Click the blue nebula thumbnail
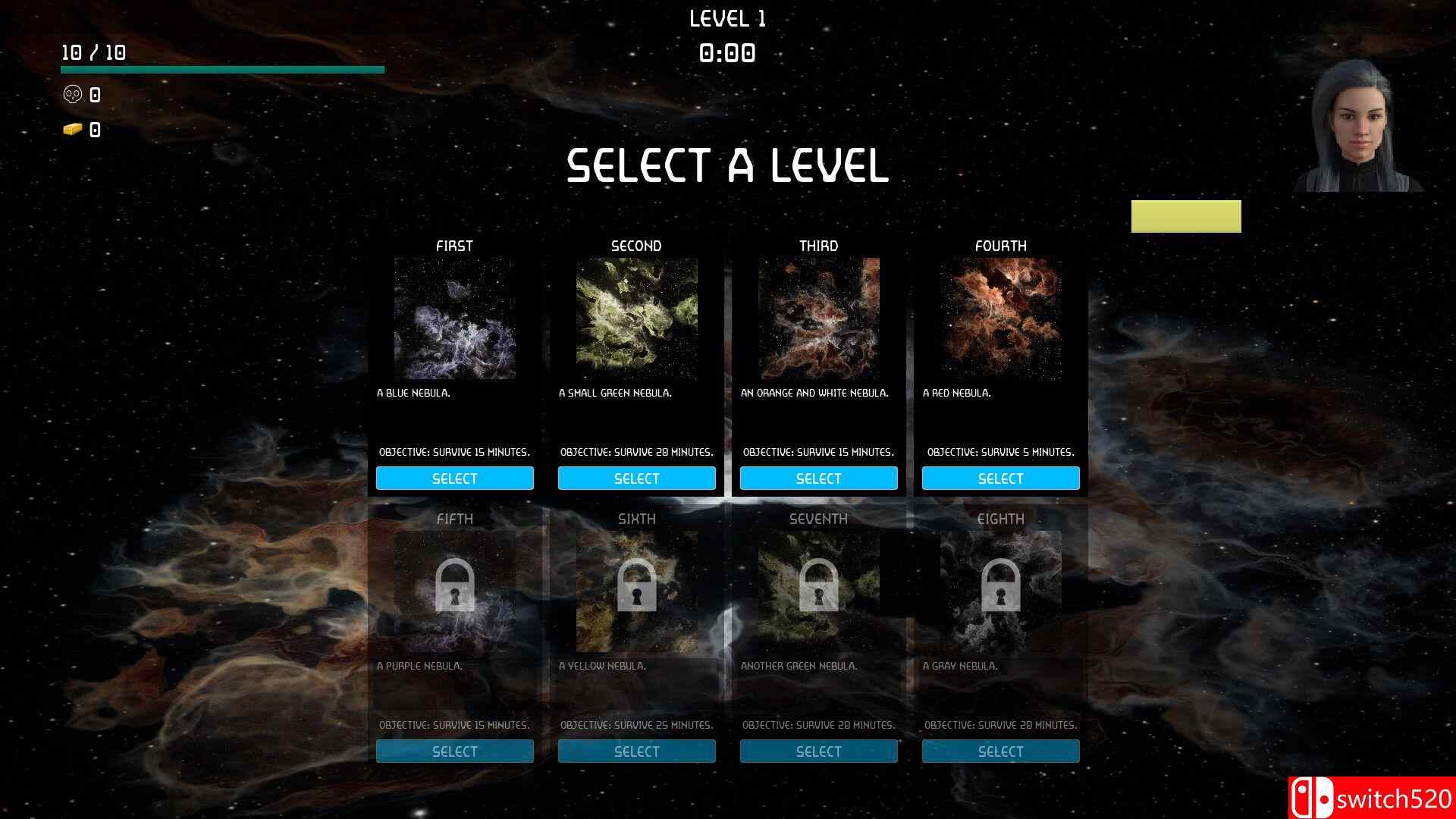 click(454, 318)
